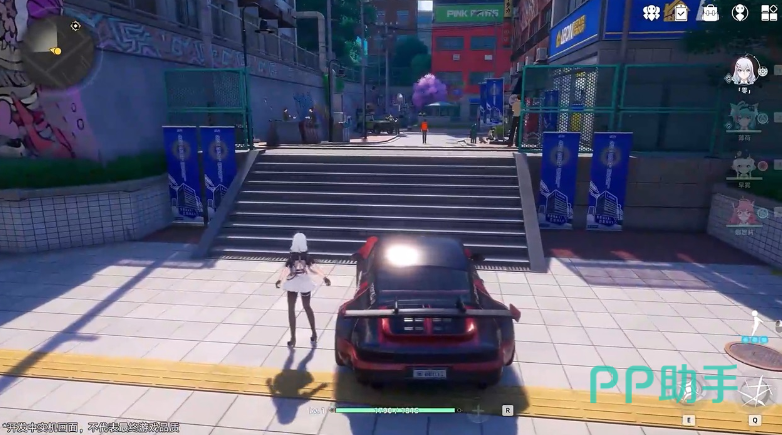The height and width of the screenshot is (435, 782).
Task: Open the four-square grid menu icon
Action: point(768,13)
